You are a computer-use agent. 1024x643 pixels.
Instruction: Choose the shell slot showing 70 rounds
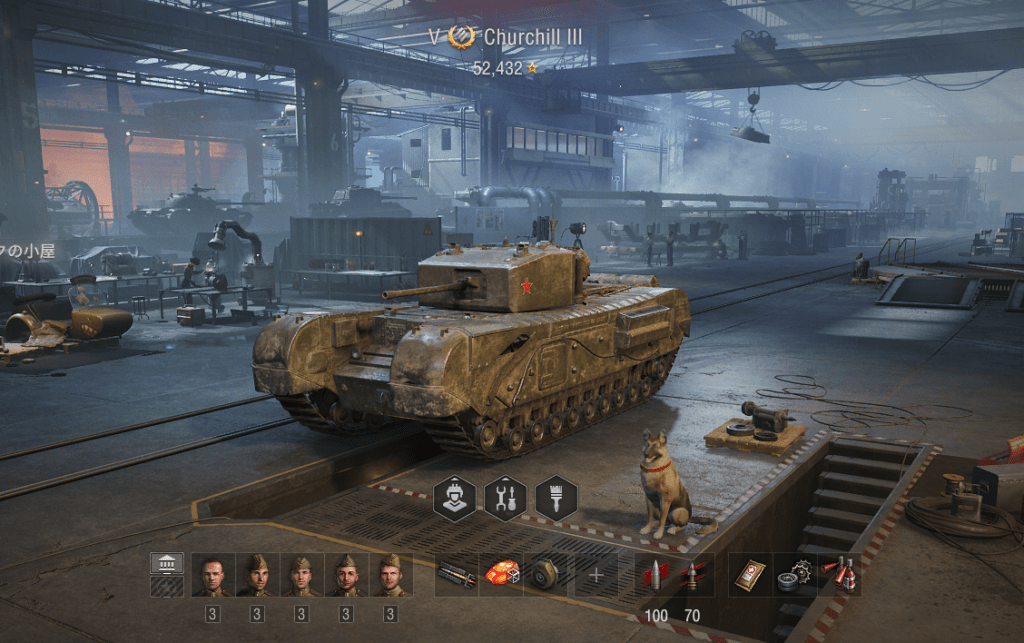692,575
